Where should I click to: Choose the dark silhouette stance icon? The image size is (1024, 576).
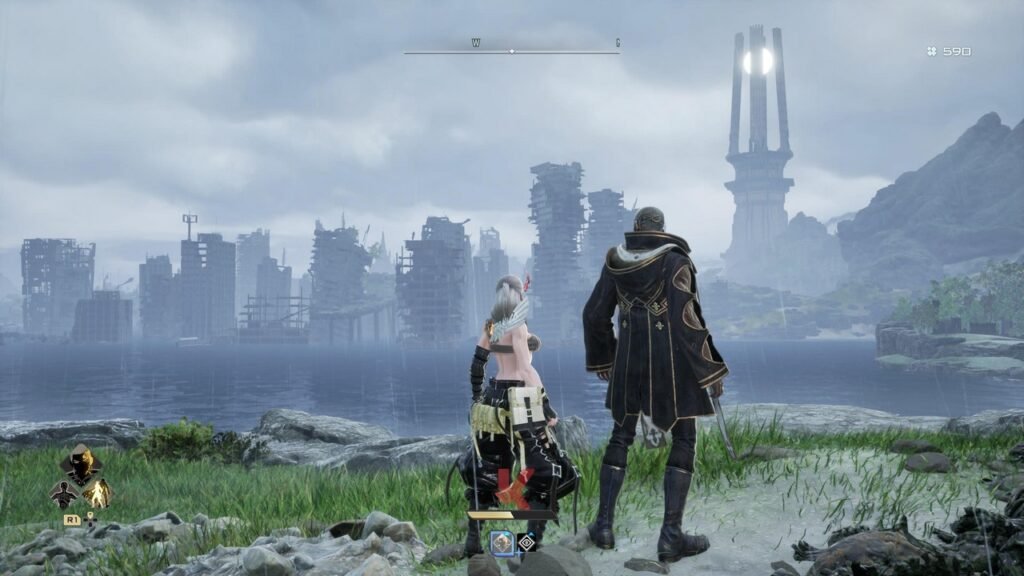point(64,493)
